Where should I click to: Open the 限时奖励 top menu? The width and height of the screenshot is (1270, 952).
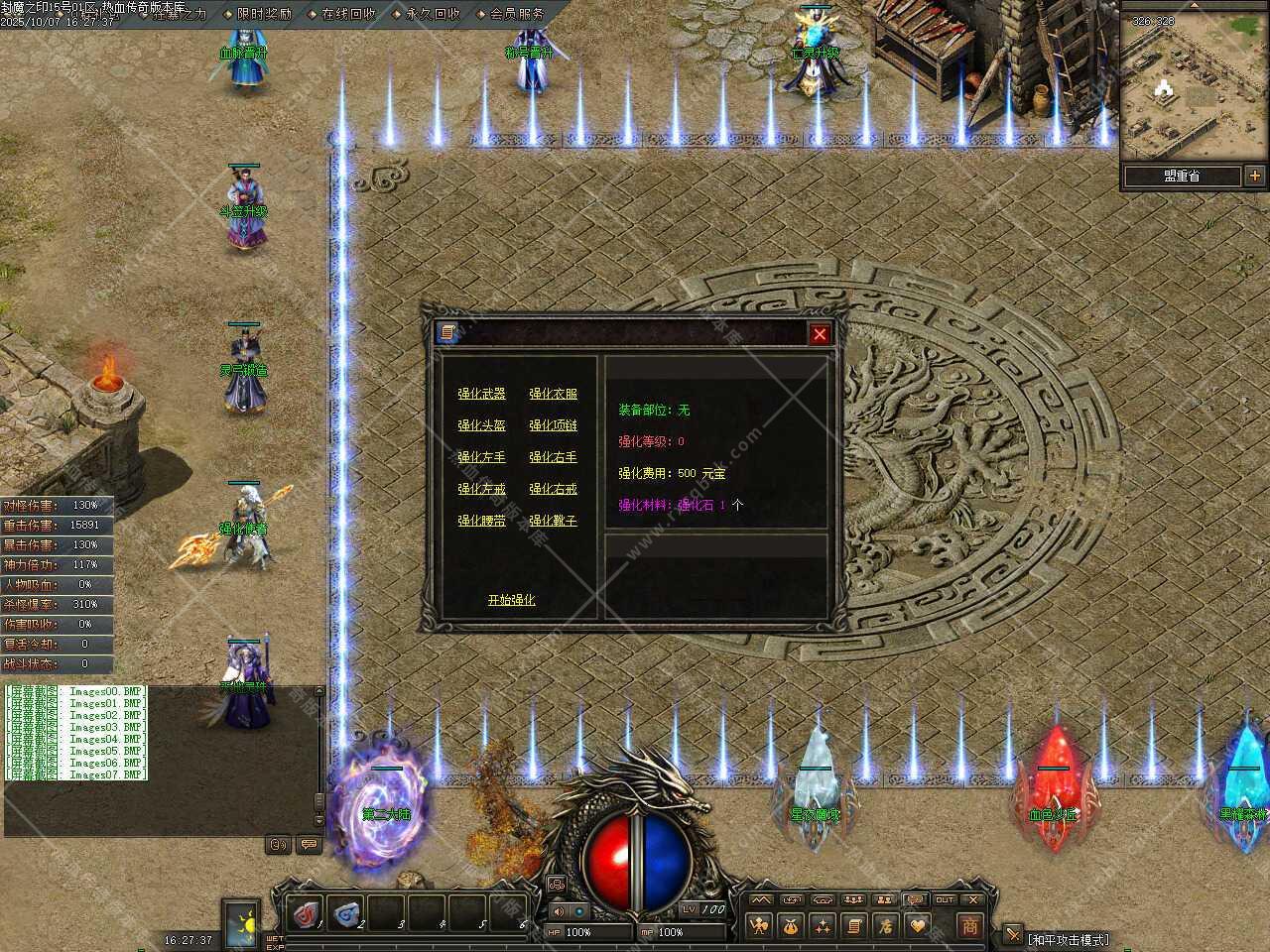(265, 14)
